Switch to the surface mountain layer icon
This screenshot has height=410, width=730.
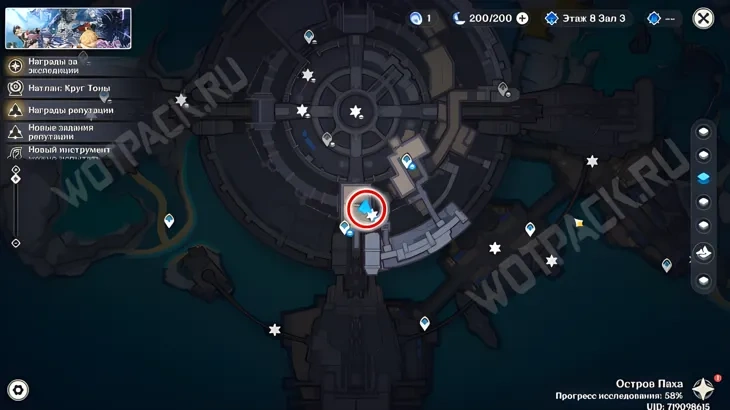coord(703,253)
